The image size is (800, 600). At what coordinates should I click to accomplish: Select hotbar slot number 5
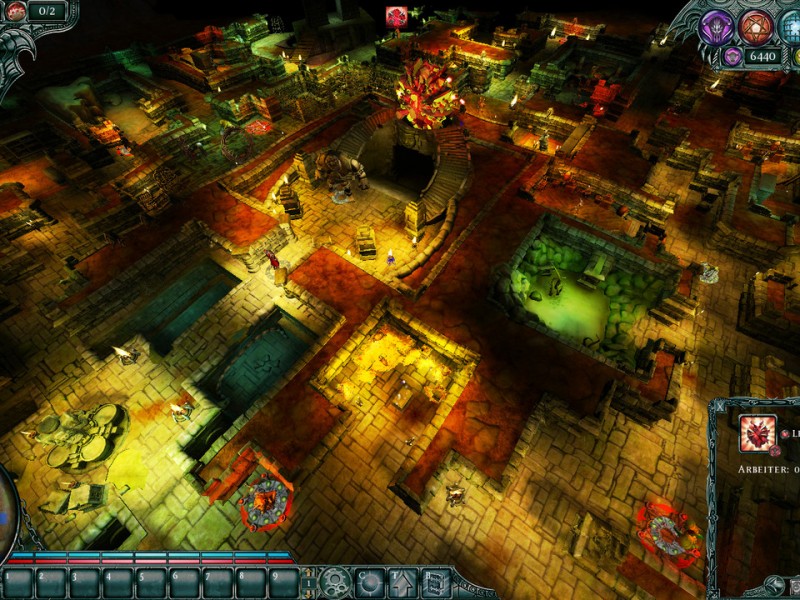click(x=151, y=582)
